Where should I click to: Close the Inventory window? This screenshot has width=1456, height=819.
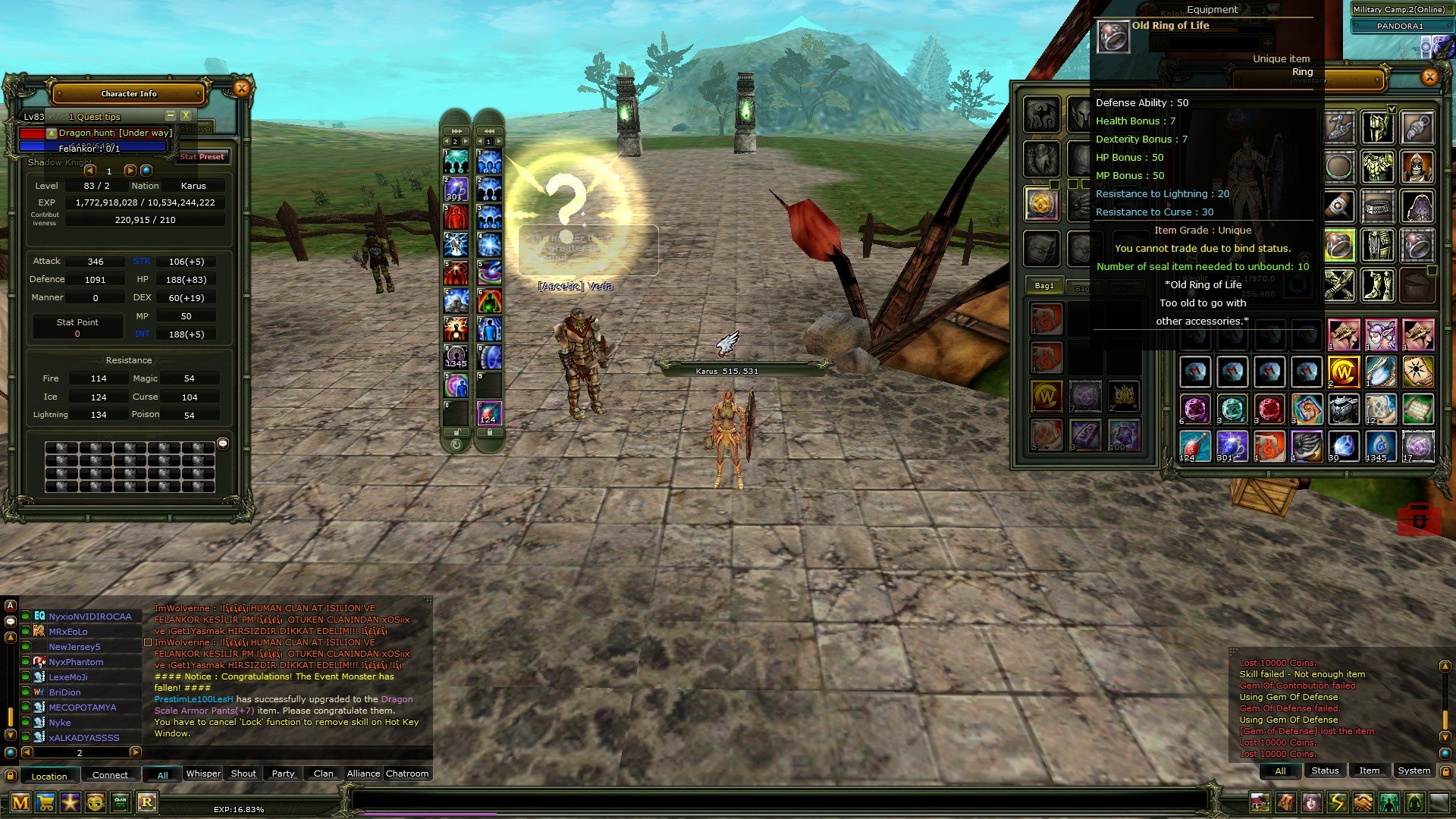click(x=1429, y=77)
